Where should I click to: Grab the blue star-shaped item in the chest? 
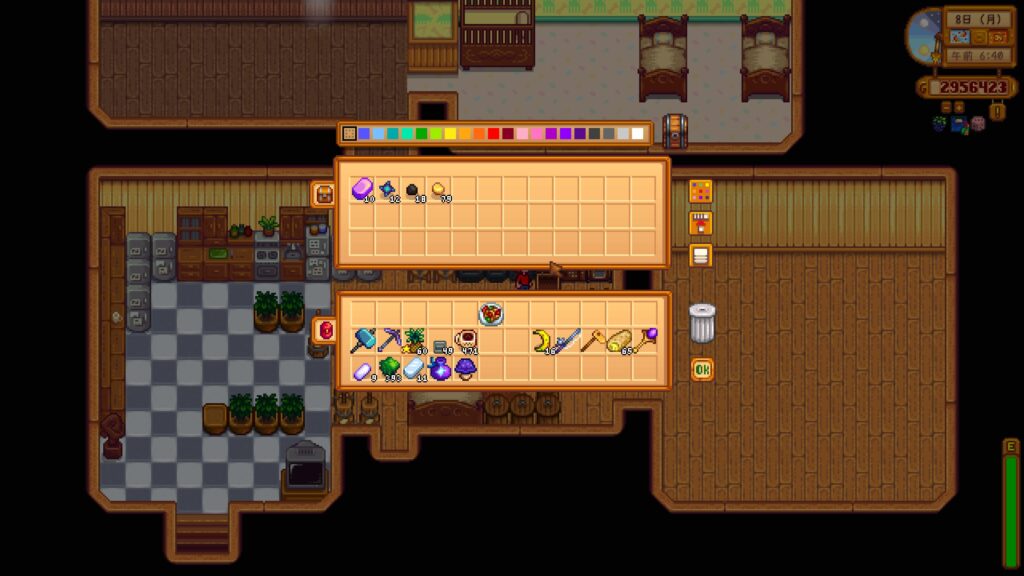click(x=388, y=190)
